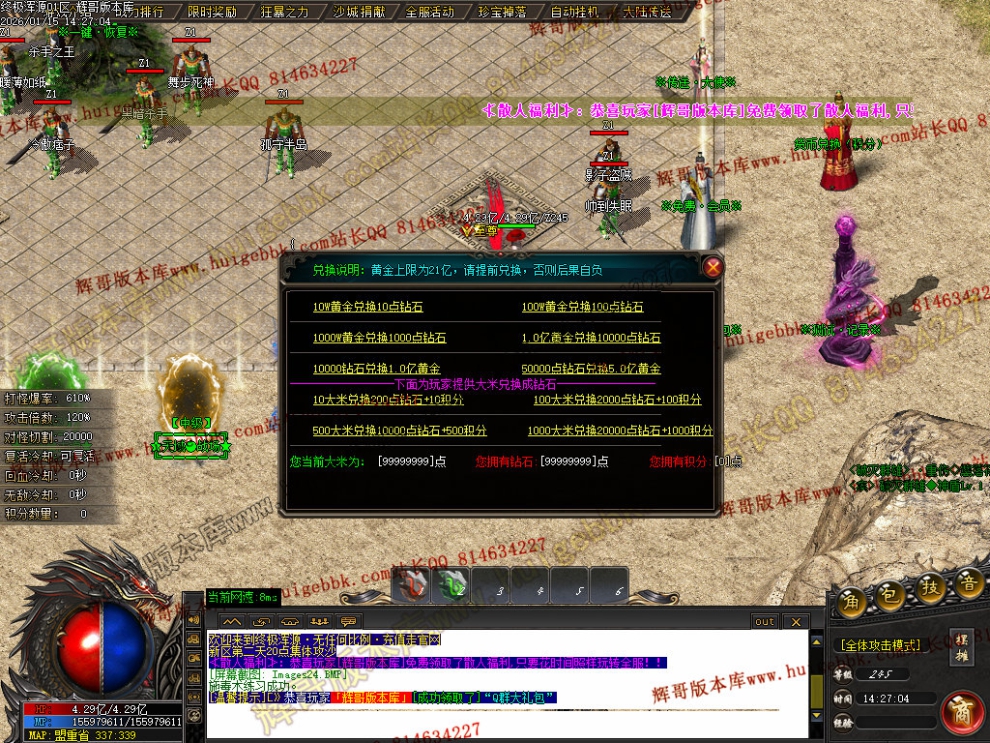990x743 pixels.
Task: Select 1000大米兑换20000点钻石+1000积分 option
Action: point(620,430)
